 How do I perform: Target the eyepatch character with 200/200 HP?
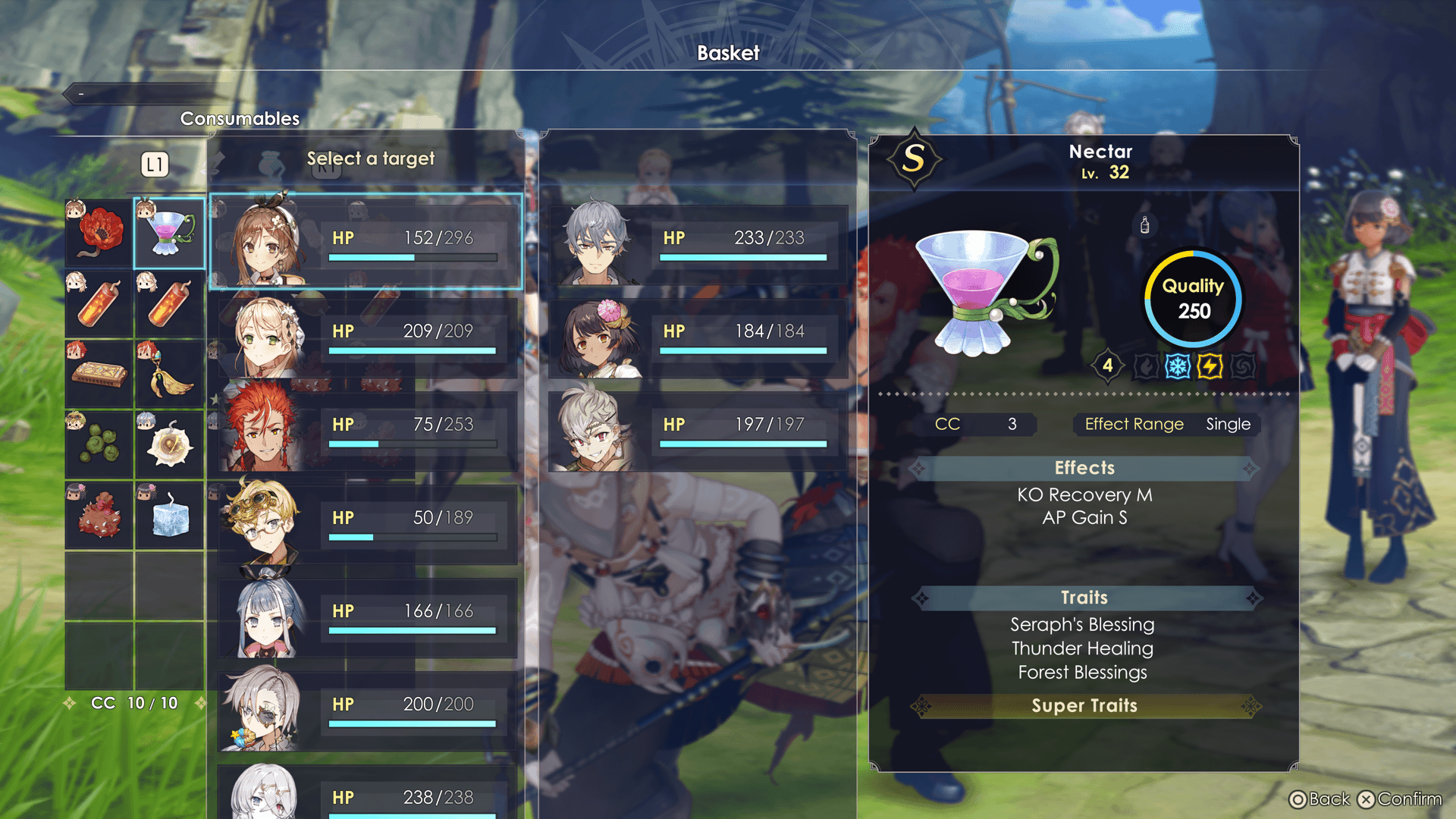coord(366,708)
